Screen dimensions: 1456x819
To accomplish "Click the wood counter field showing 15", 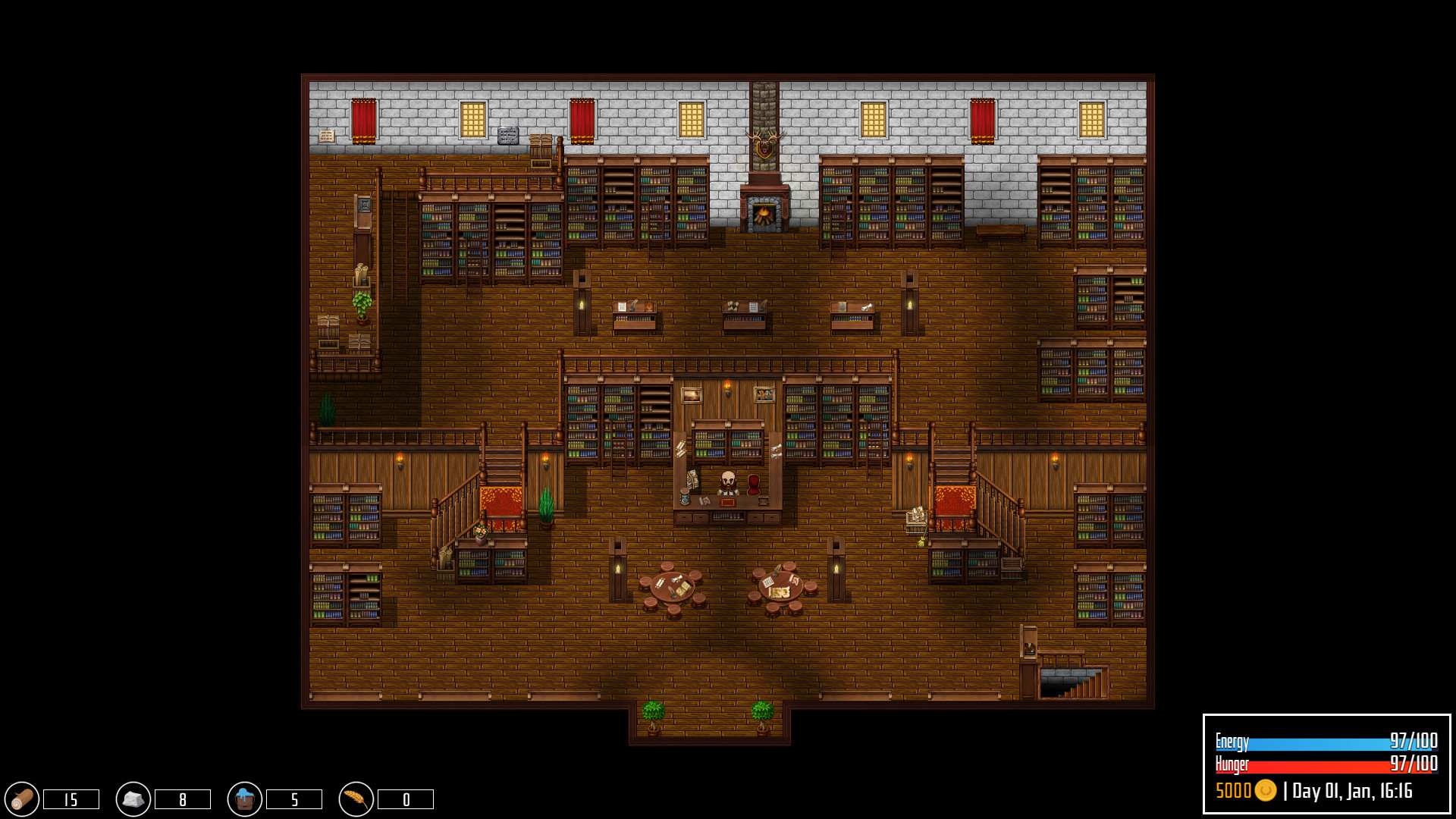I will tap(70, 798).
